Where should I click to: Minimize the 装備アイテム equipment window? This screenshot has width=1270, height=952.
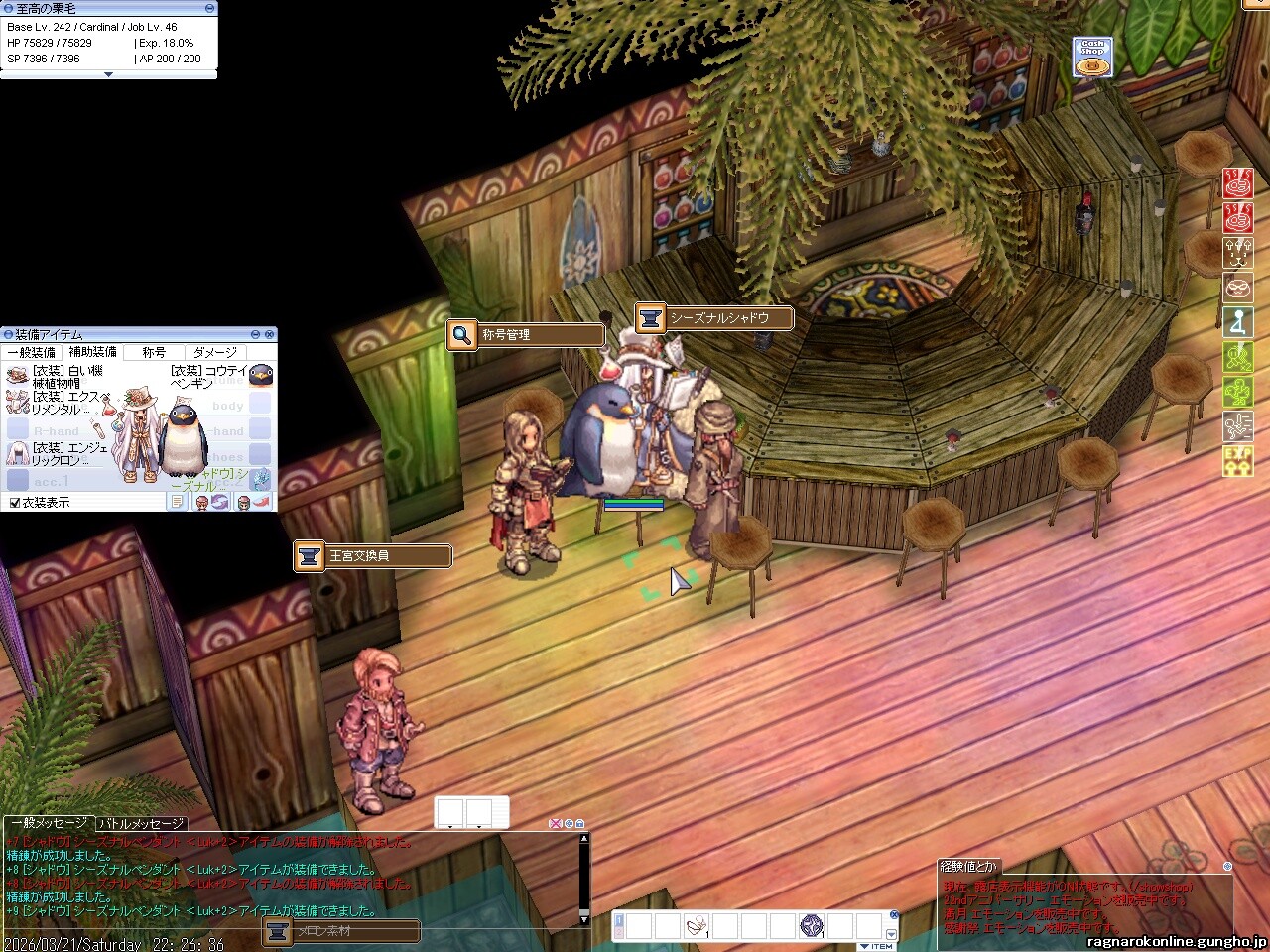point(255,335)
